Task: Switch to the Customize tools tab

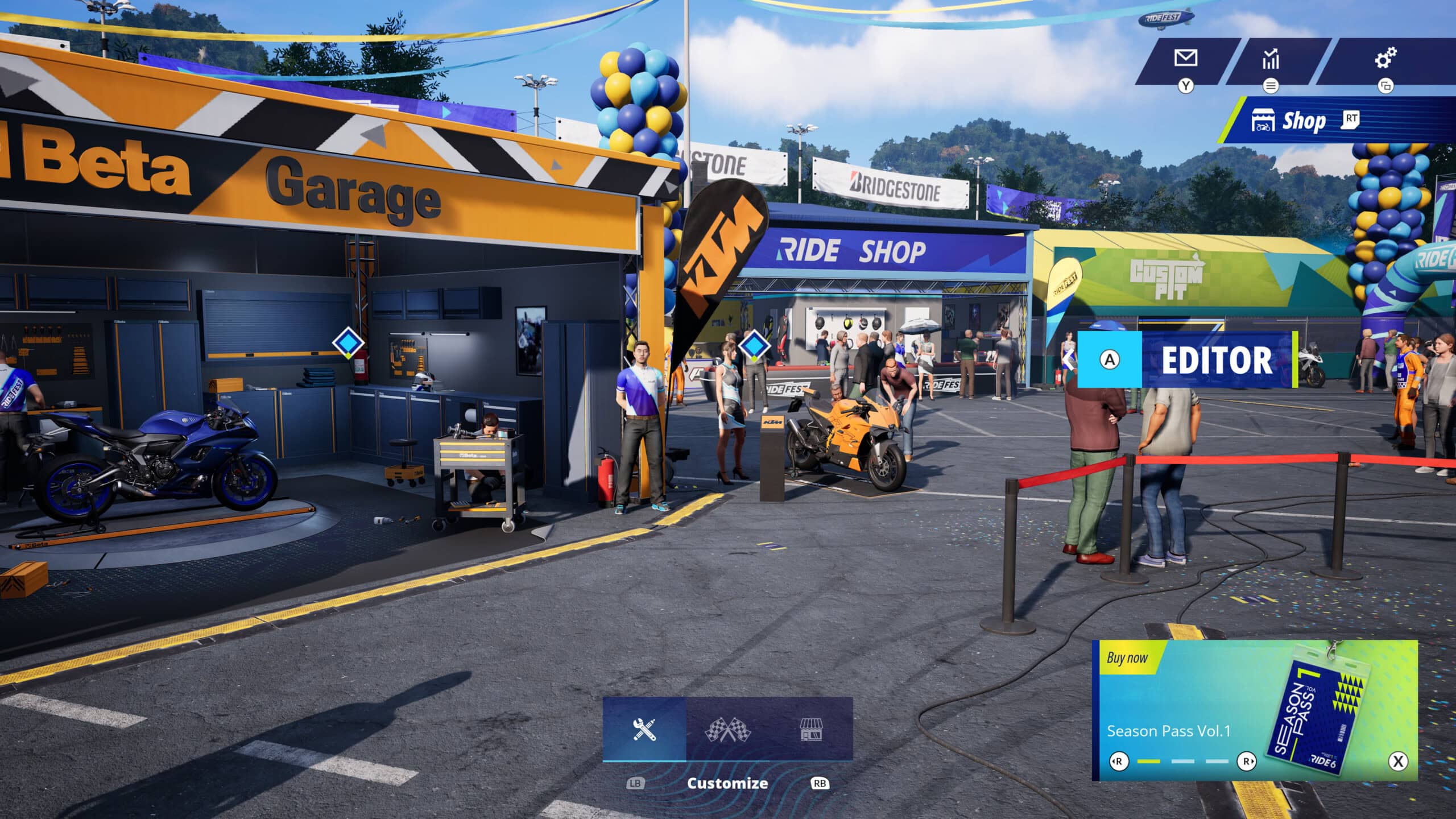Action: coord(644,729)
